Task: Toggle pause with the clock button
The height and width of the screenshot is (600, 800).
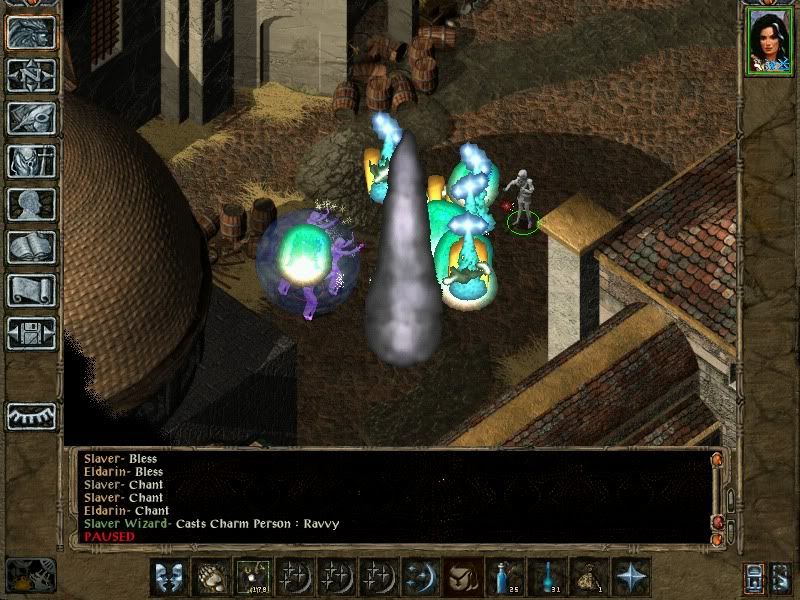Action: (30, 576)
